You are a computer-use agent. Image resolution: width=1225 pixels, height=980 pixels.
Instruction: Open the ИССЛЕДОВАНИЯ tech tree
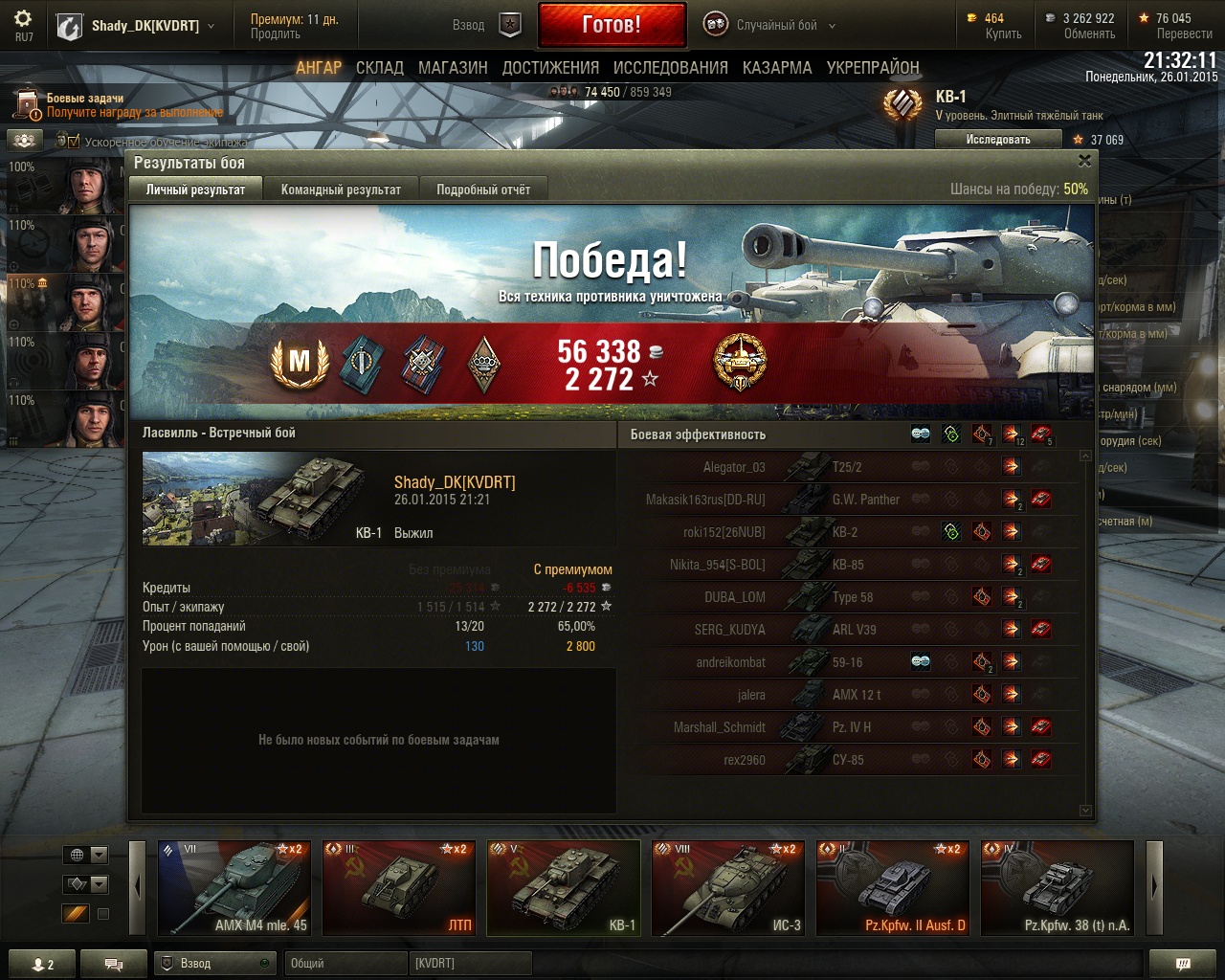pyautogui.click(x=670, y=68)
